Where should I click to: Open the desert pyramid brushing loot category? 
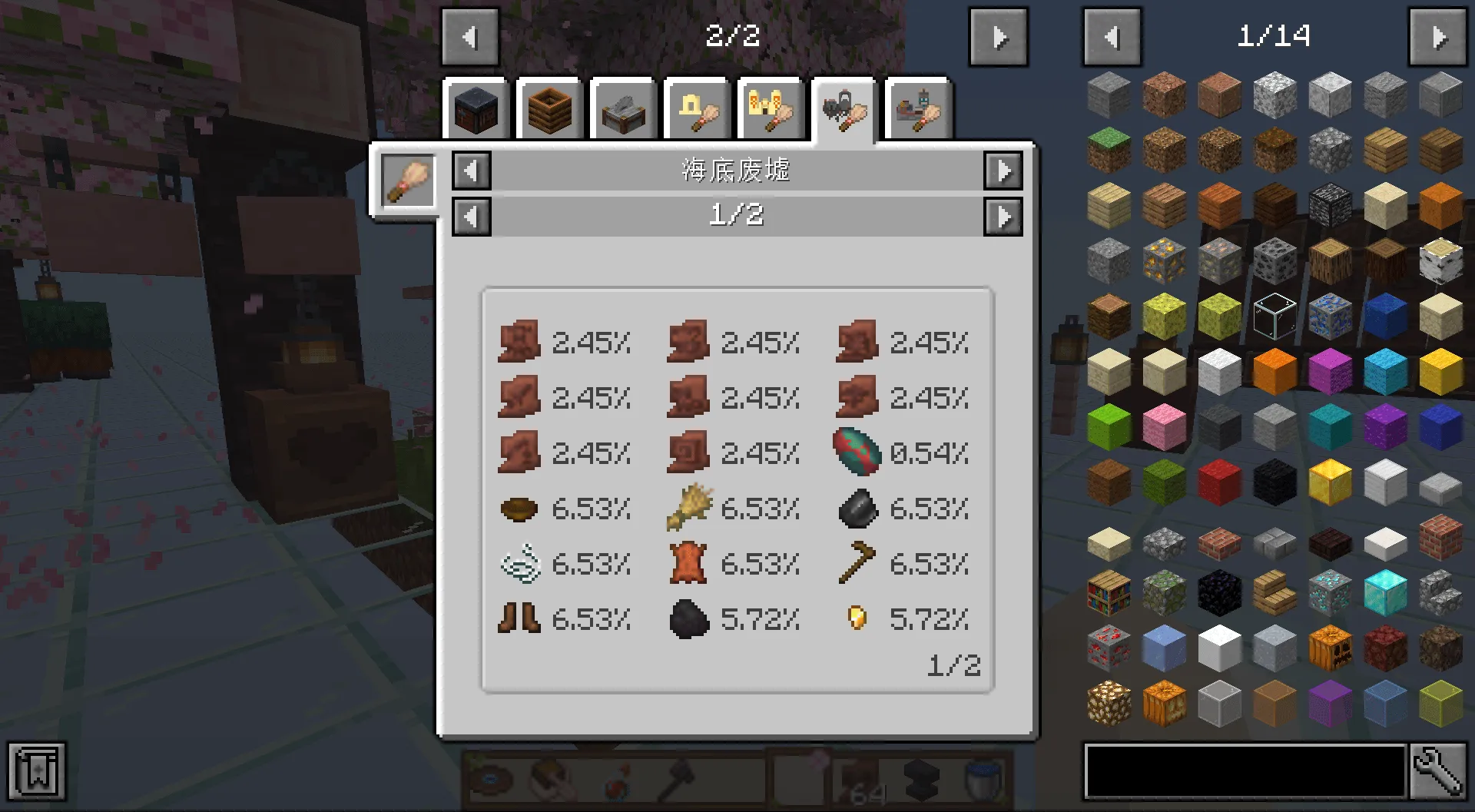[x=771, y=110]
